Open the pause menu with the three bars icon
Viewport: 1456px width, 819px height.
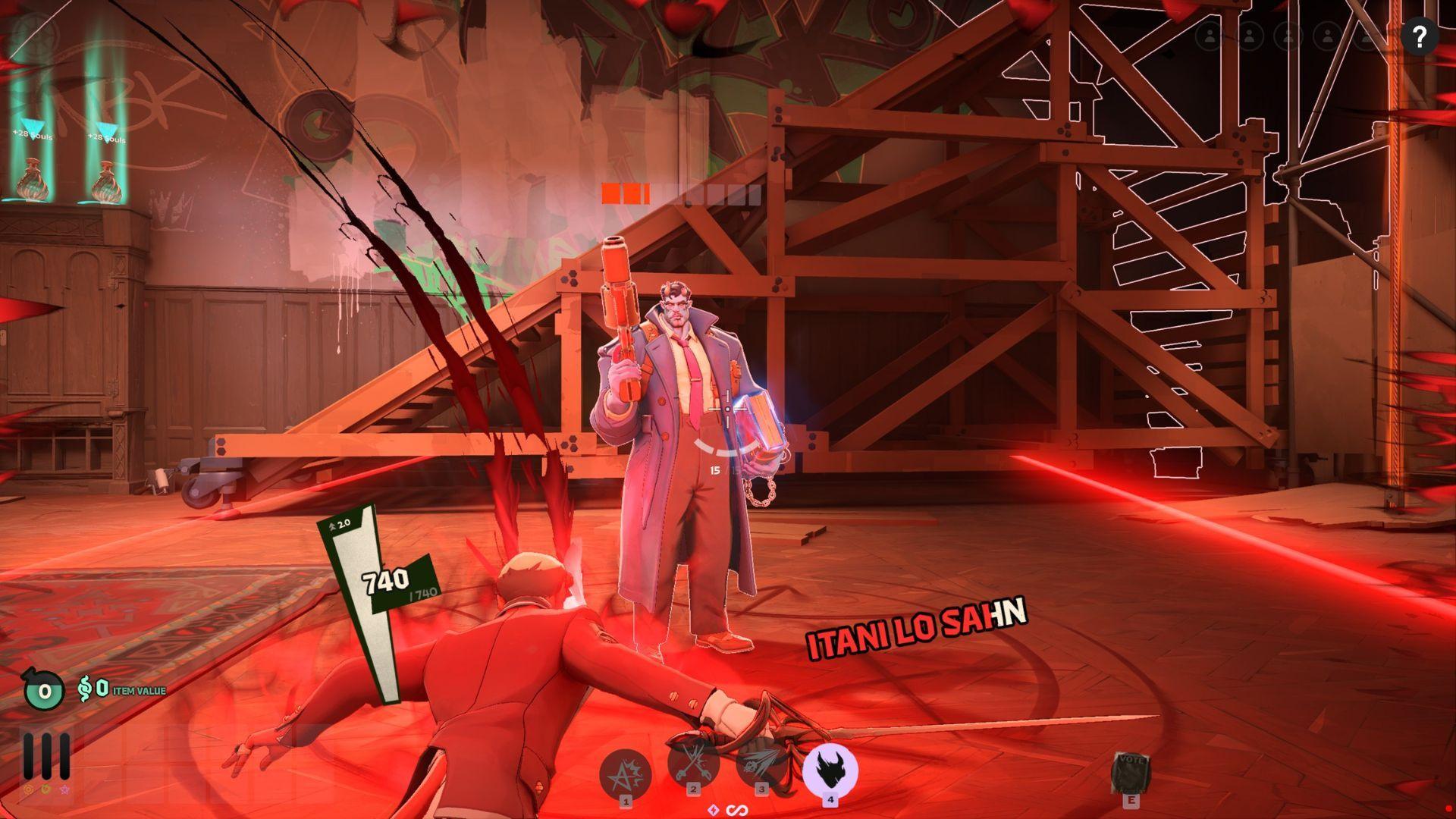45,756
